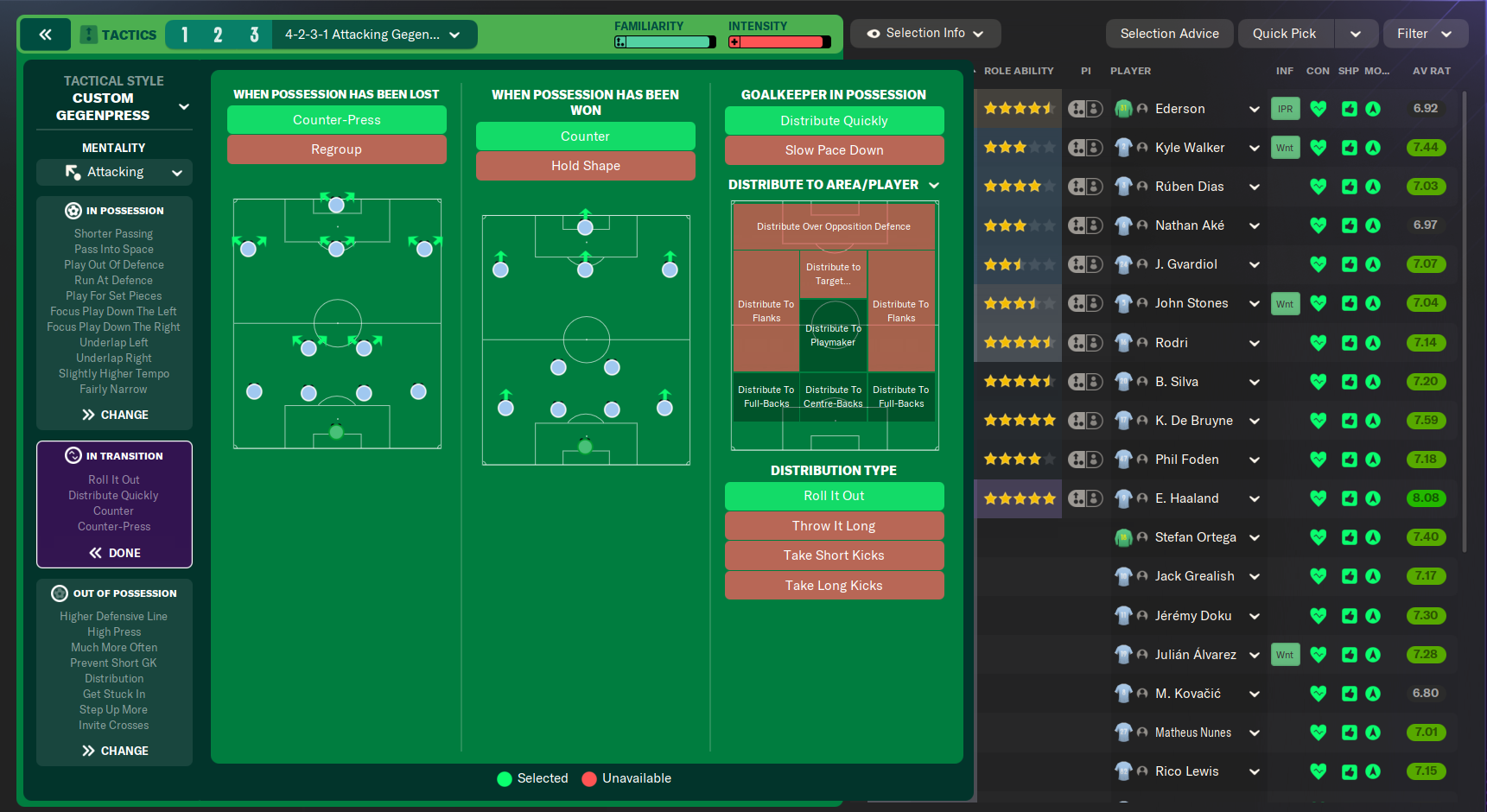Viewport: 1487px width, 812px height.
Task: Enable Throw It Long distribution type
Action: click(x=833, y=525)
